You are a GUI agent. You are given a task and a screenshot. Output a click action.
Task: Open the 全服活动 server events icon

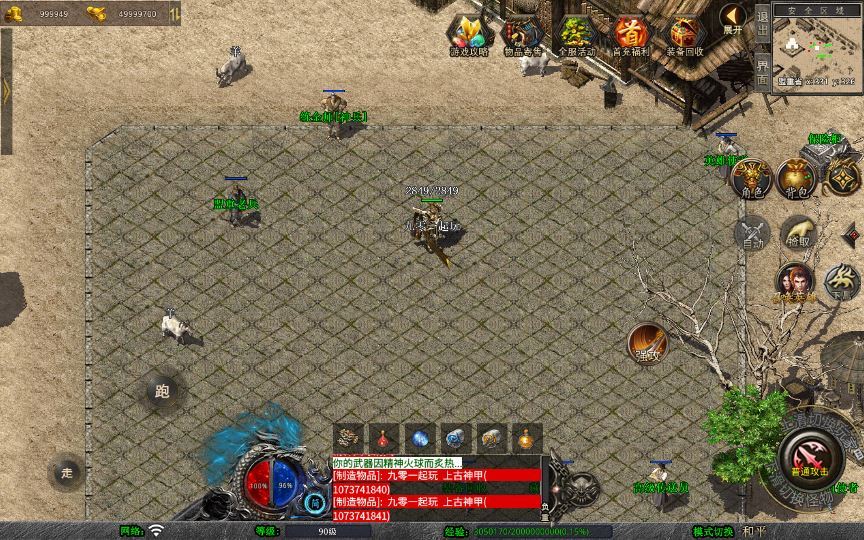tap(577, 36)
